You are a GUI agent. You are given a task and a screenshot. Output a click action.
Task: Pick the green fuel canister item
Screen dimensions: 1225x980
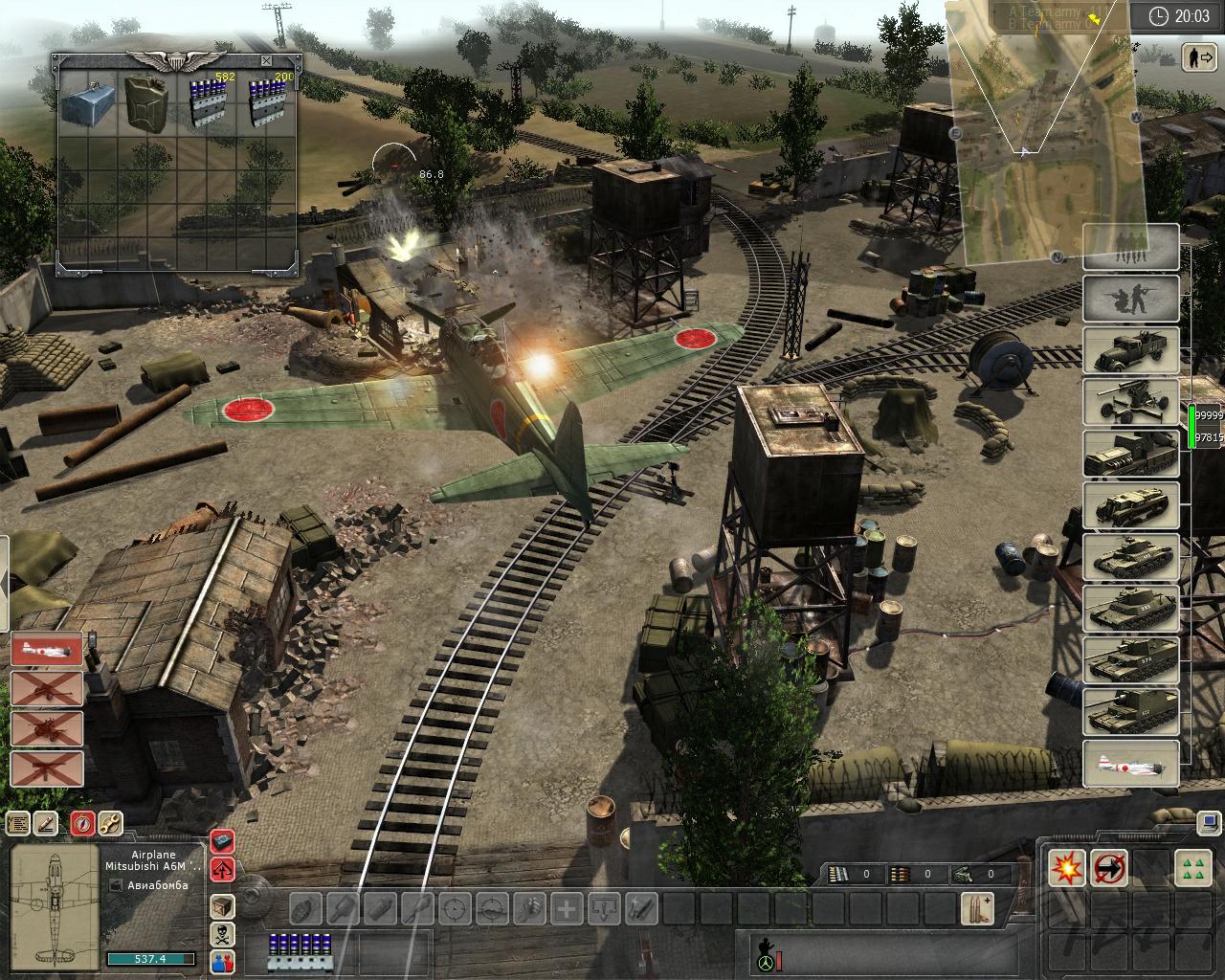coord(146,101)
